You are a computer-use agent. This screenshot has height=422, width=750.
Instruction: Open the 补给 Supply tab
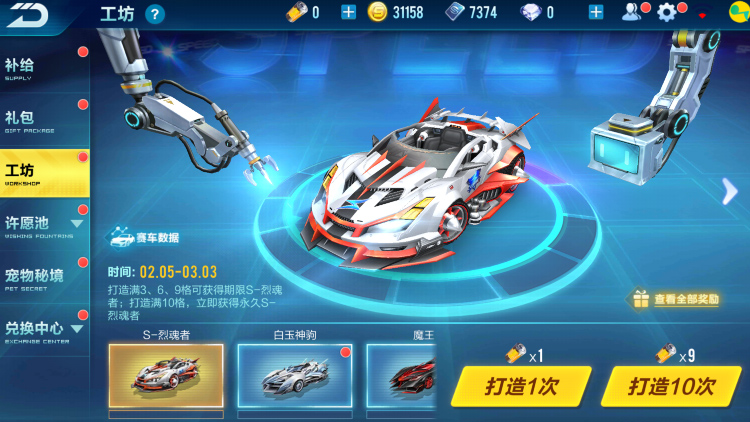pos(40,68)
